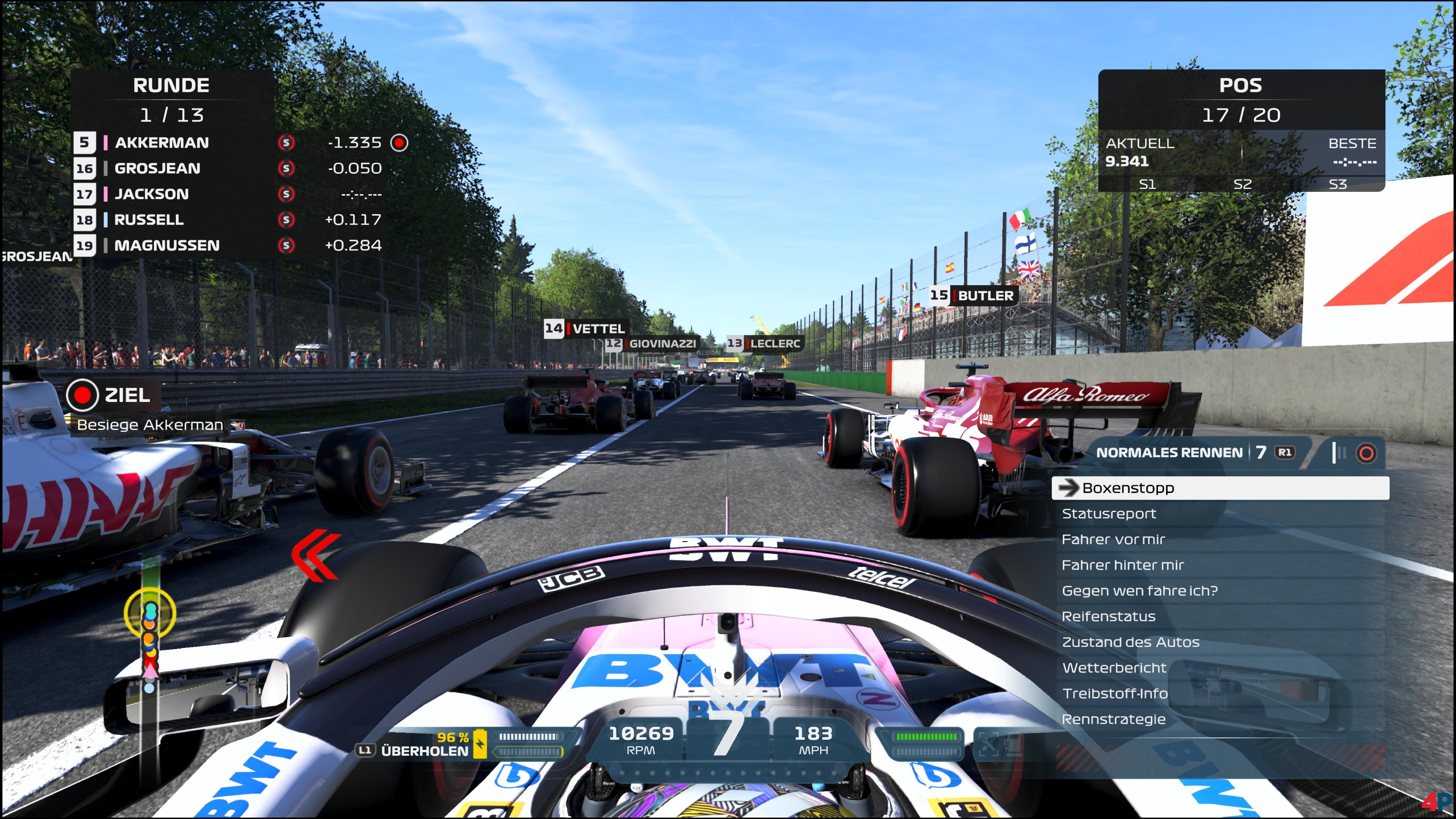
Task: Click the Vettel driver name tag
Action: 585,328
